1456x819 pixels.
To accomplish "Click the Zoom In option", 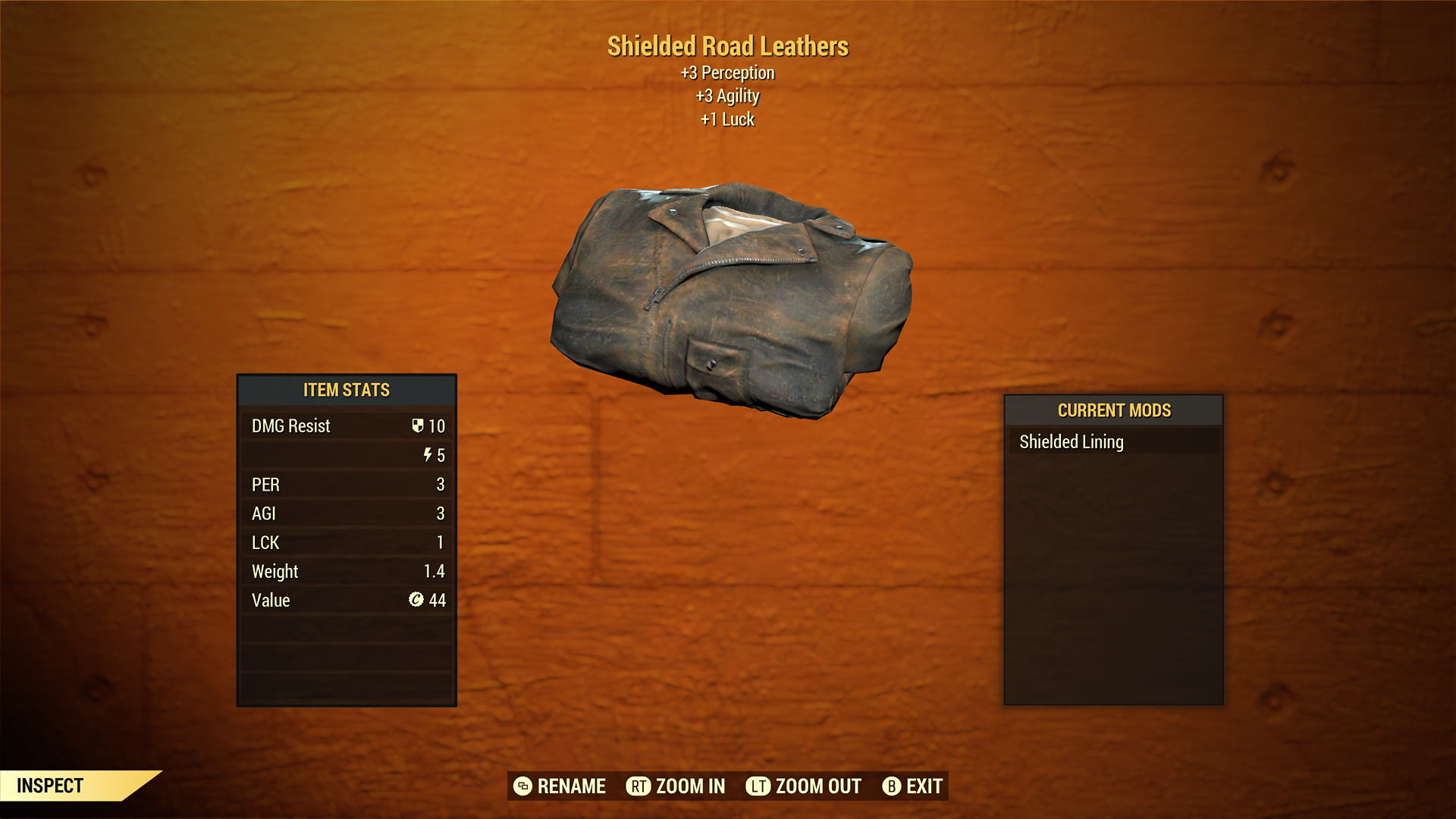I will pos(675,786).
